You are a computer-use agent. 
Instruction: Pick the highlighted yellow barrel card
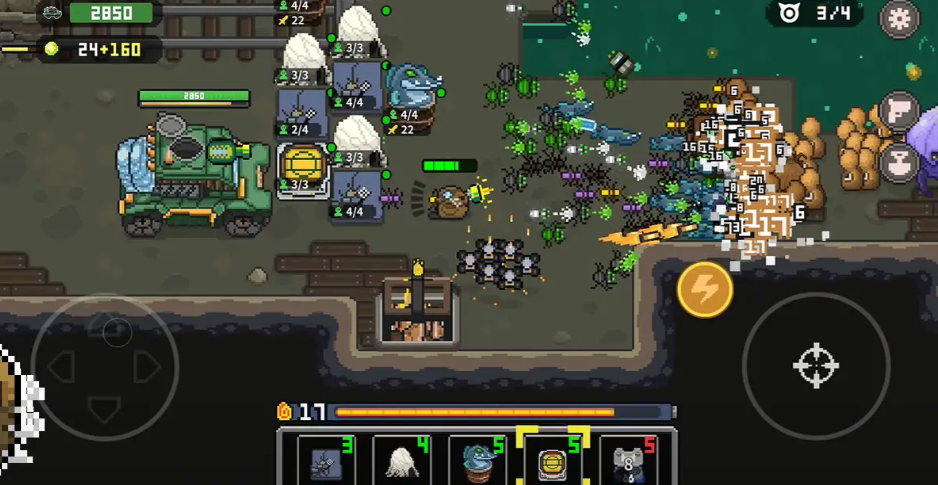(x=552, y=461)
